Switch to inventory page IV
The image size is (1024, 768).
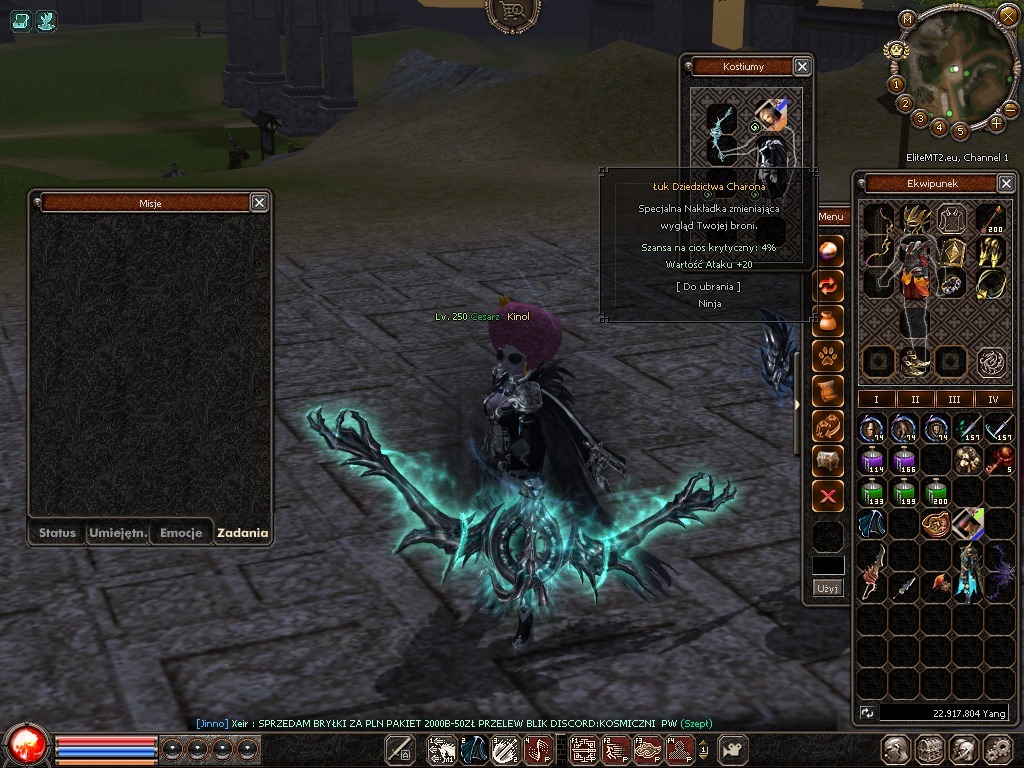coord(993,399)
